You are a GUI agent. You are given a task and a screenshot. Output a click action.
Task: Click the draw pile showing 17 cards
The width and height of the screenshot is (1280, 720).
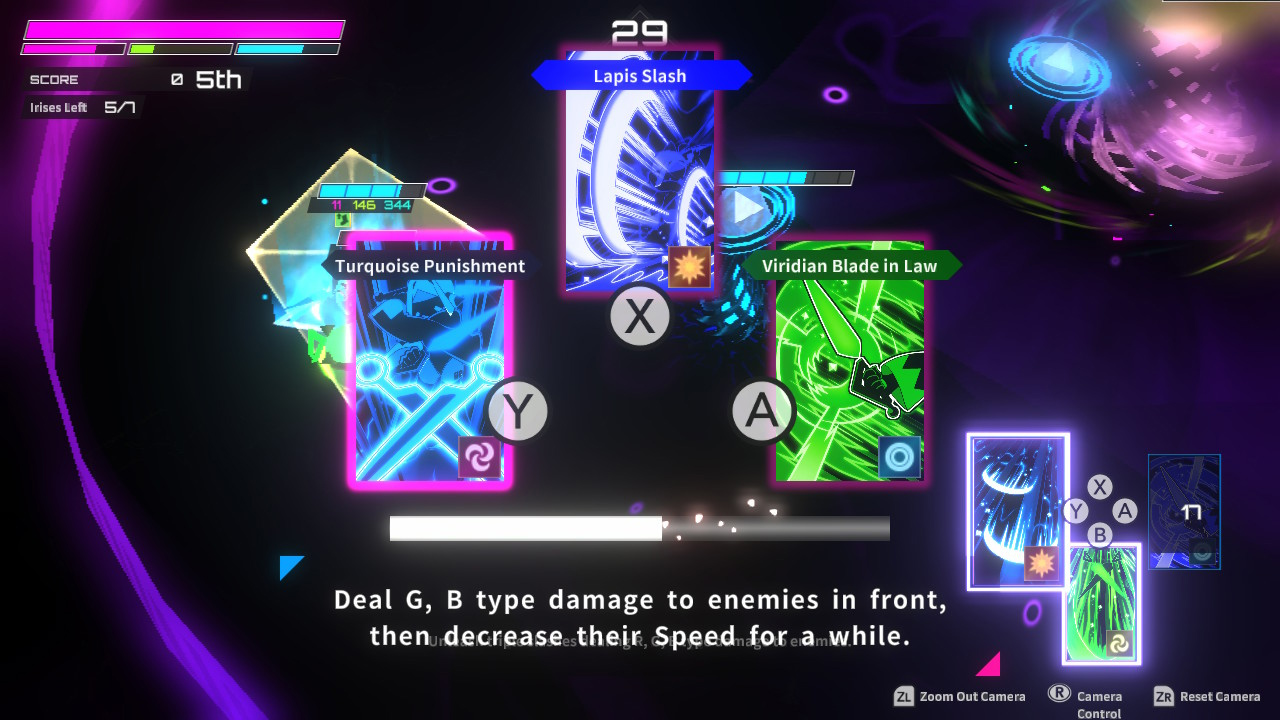(1184, 511)
